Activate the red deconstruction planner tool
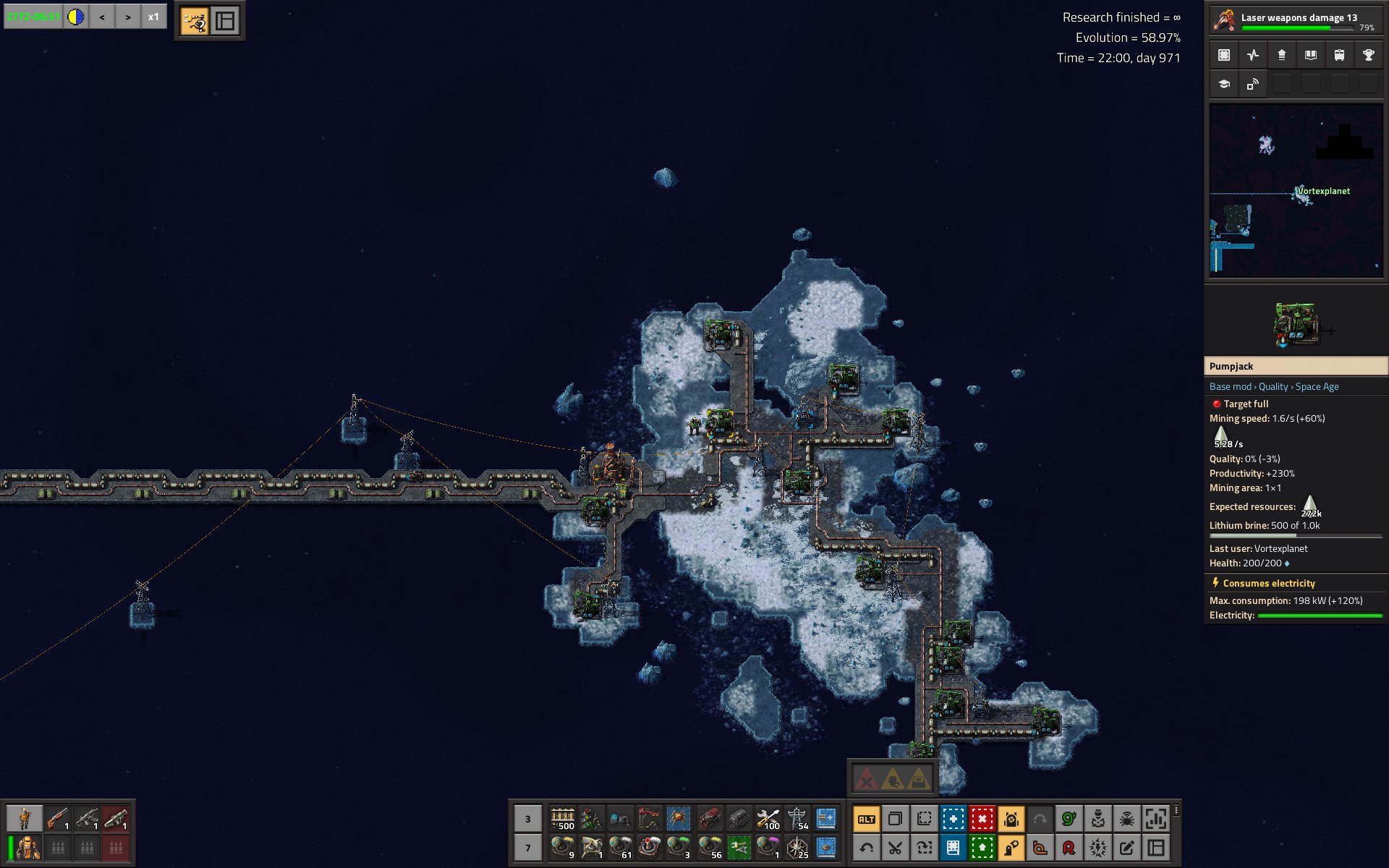 point(982,819)
